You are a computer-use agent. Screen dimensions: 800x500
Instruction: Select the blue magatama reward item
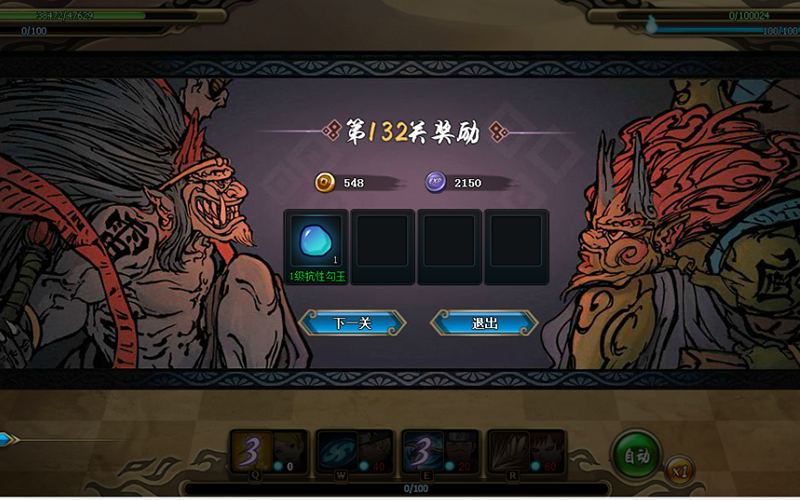[315, 242]
